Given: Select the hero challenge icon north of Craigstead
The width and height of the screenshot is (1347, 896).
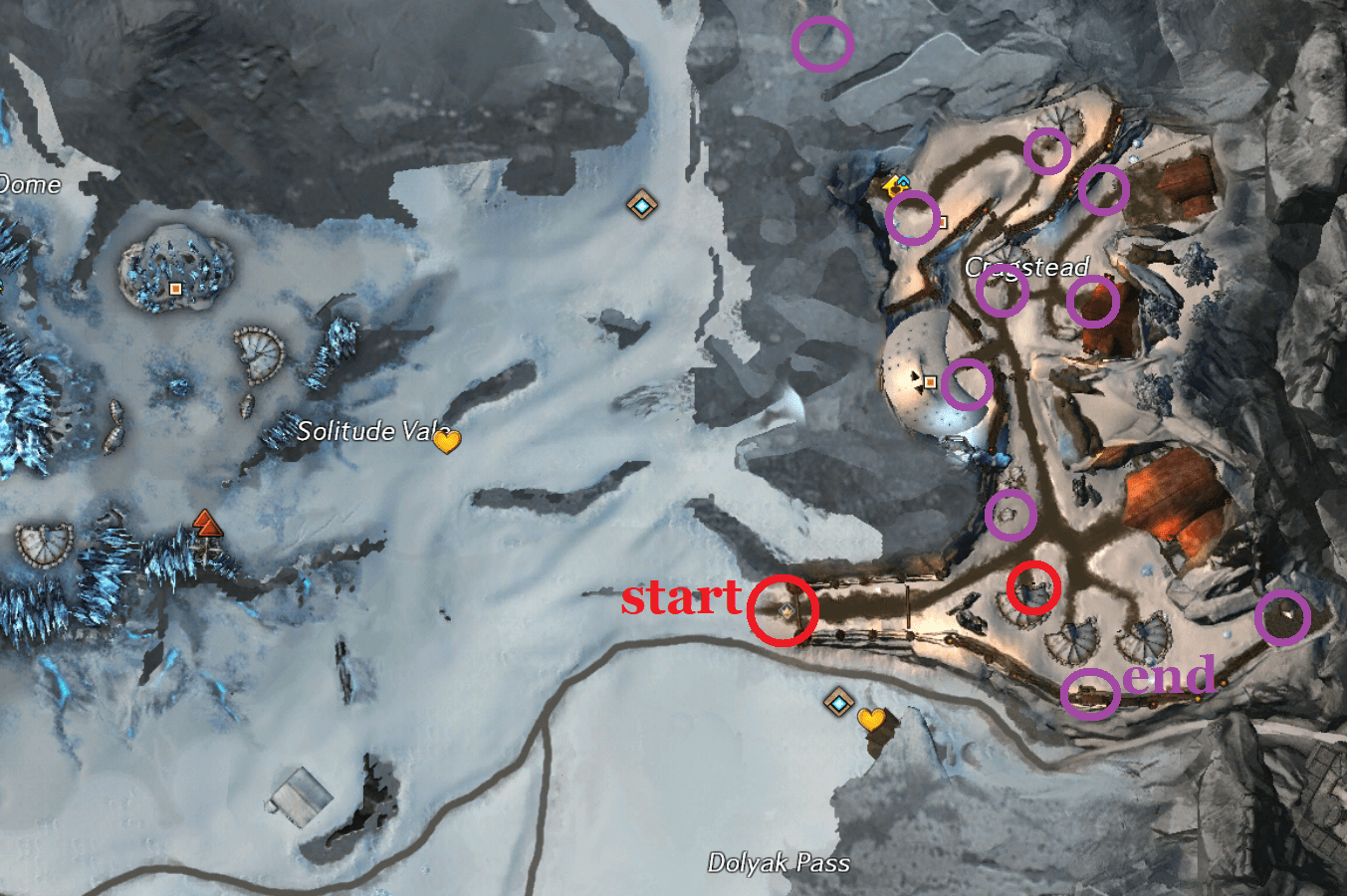Looking at the screenshot, I should (894, 186).
